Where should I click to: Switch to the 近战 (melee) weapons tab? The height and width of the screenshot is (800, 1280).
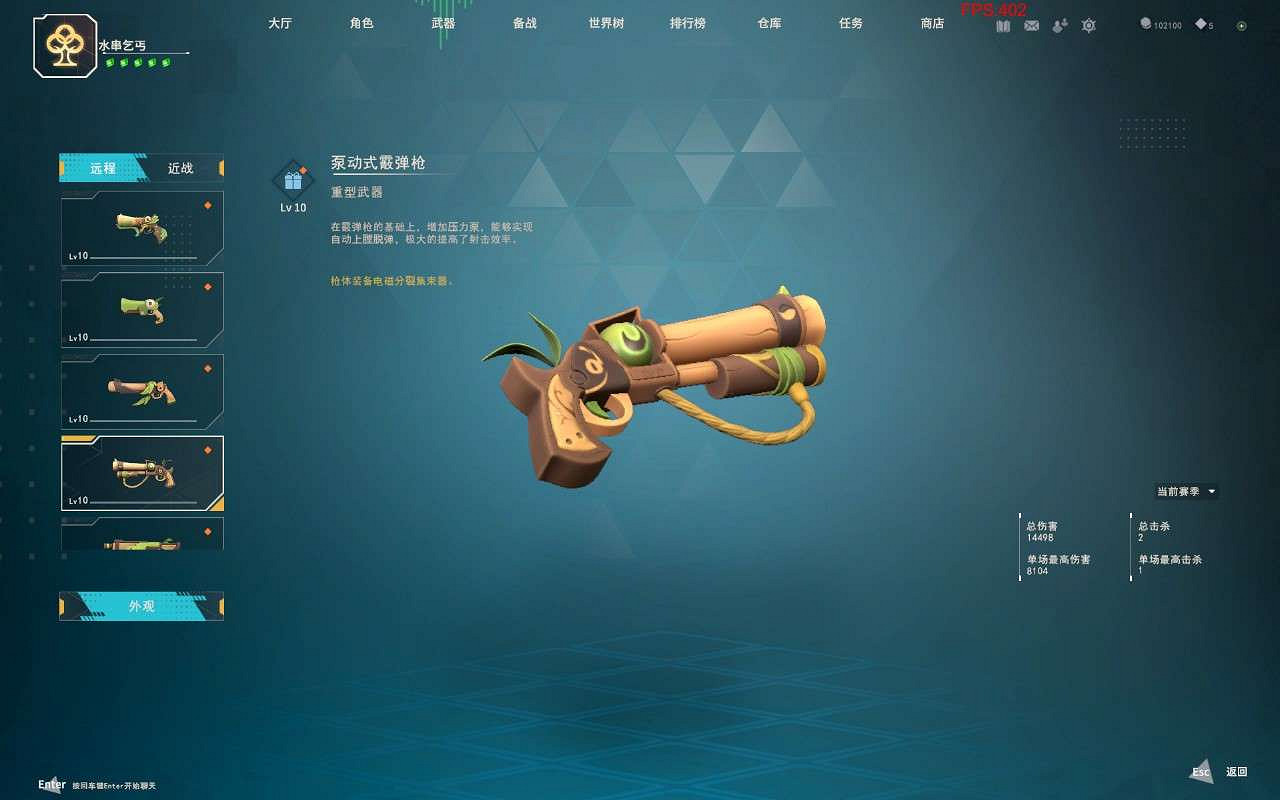[x=179, y=168]
